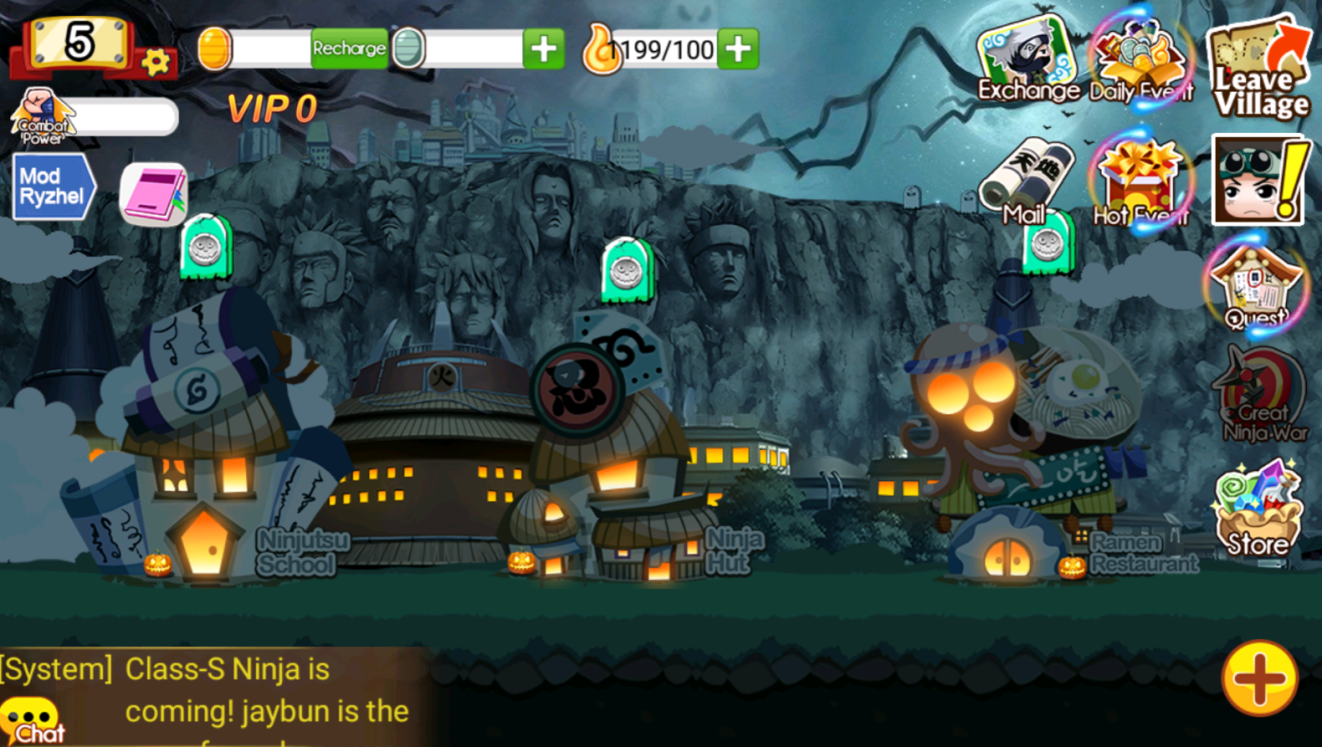Add silver coins with the plus button
The image size is (1322, 747).
pyautogui.click(x=543, y=49)
